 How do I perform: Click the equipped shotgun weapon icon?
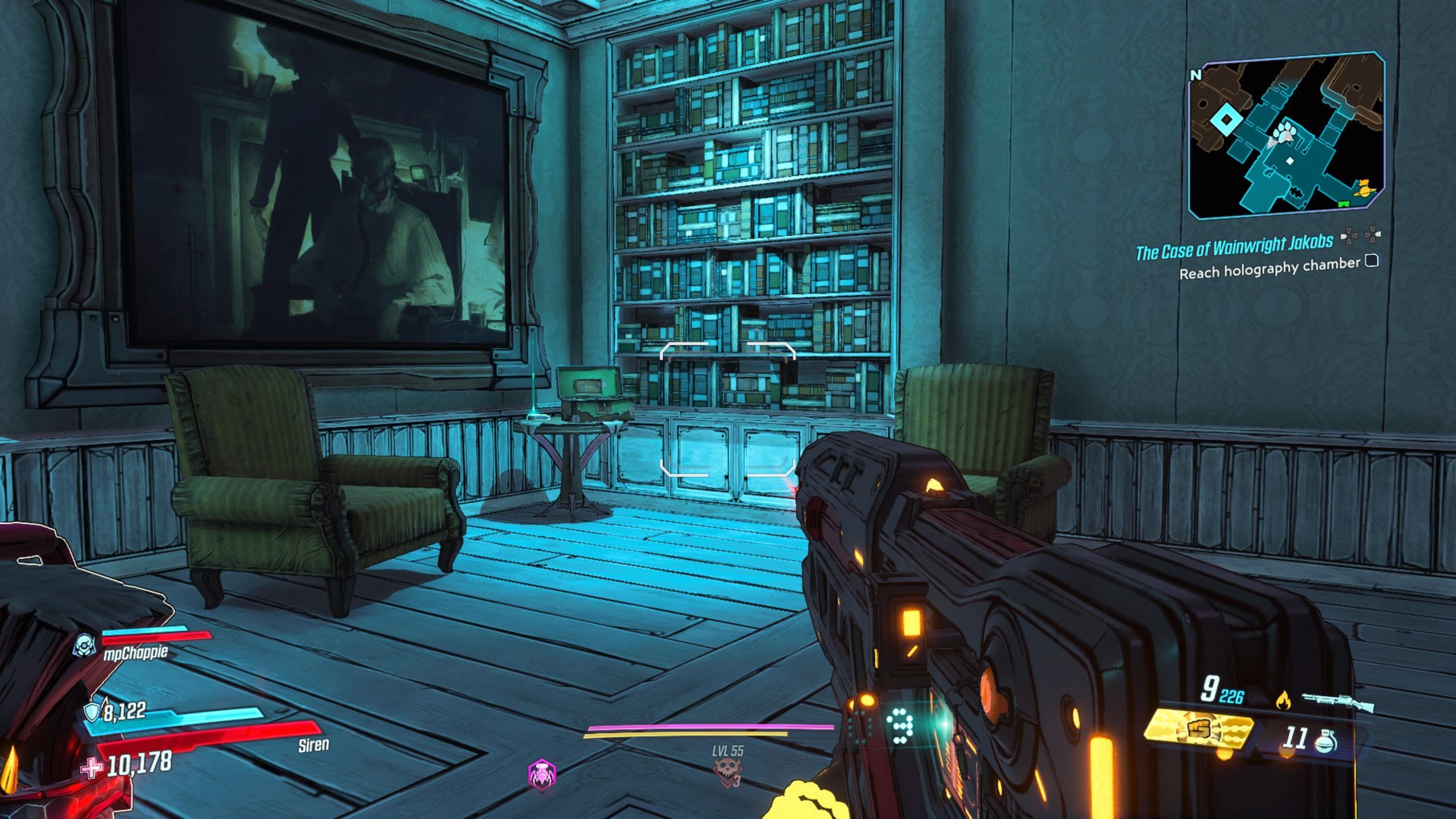[1338, 702]
